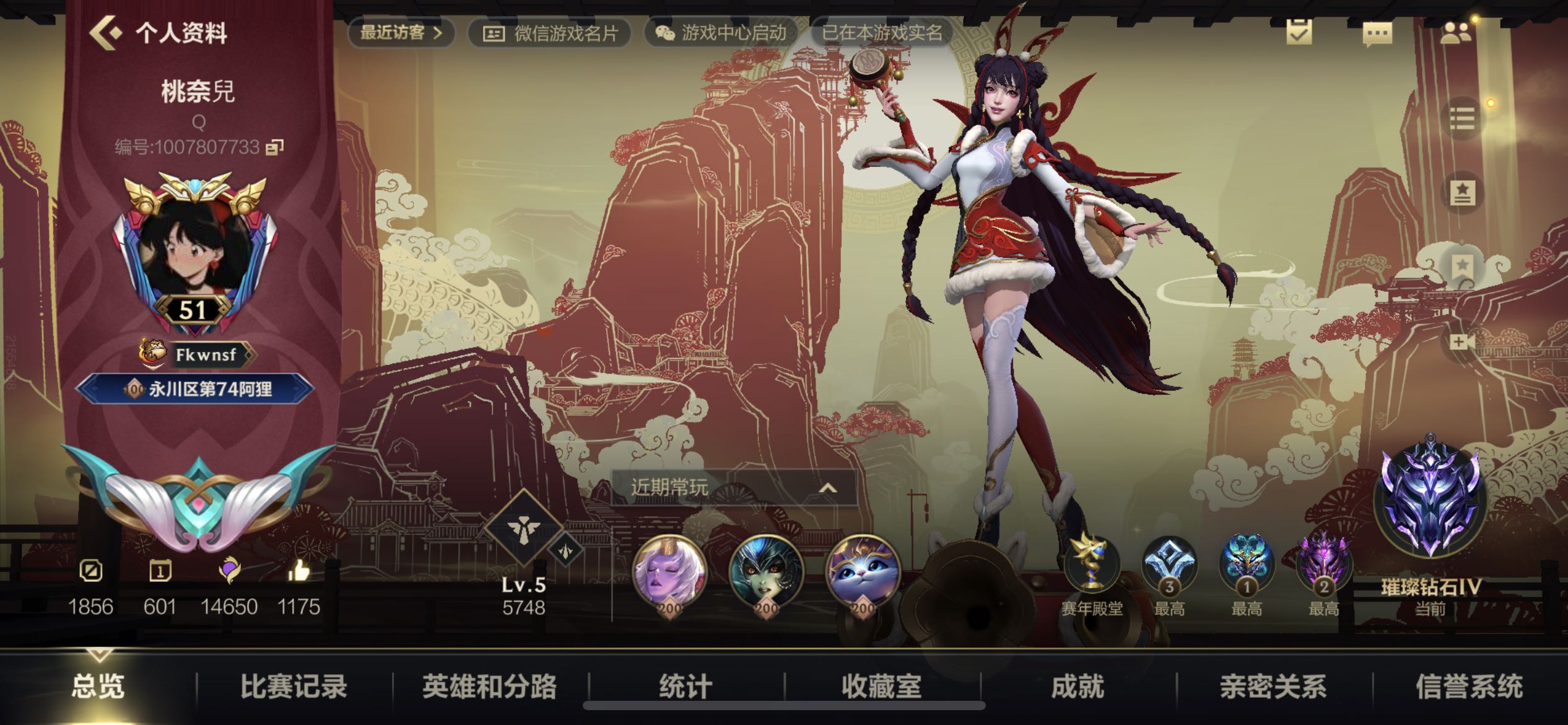Open the 最近访客 recent visitors list

click(x=401, y=32)
